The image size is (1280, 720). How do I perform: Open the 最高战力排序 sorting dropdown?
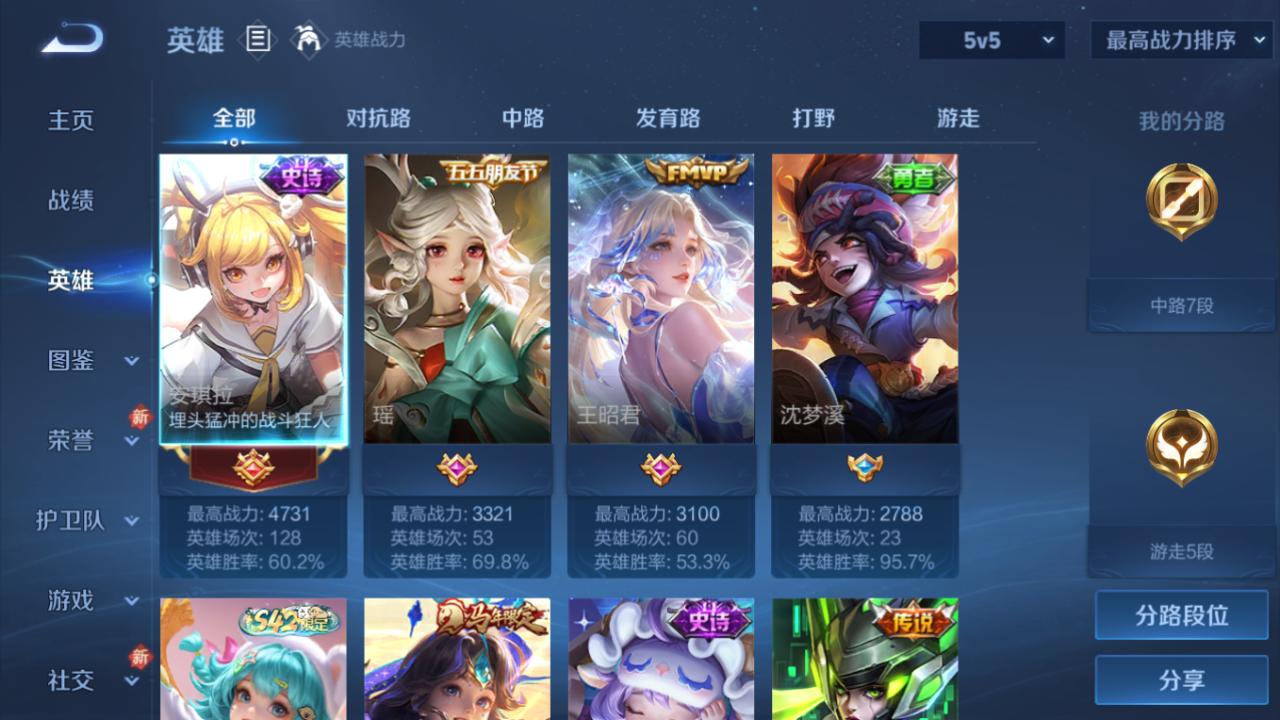tap(1180, 41)
